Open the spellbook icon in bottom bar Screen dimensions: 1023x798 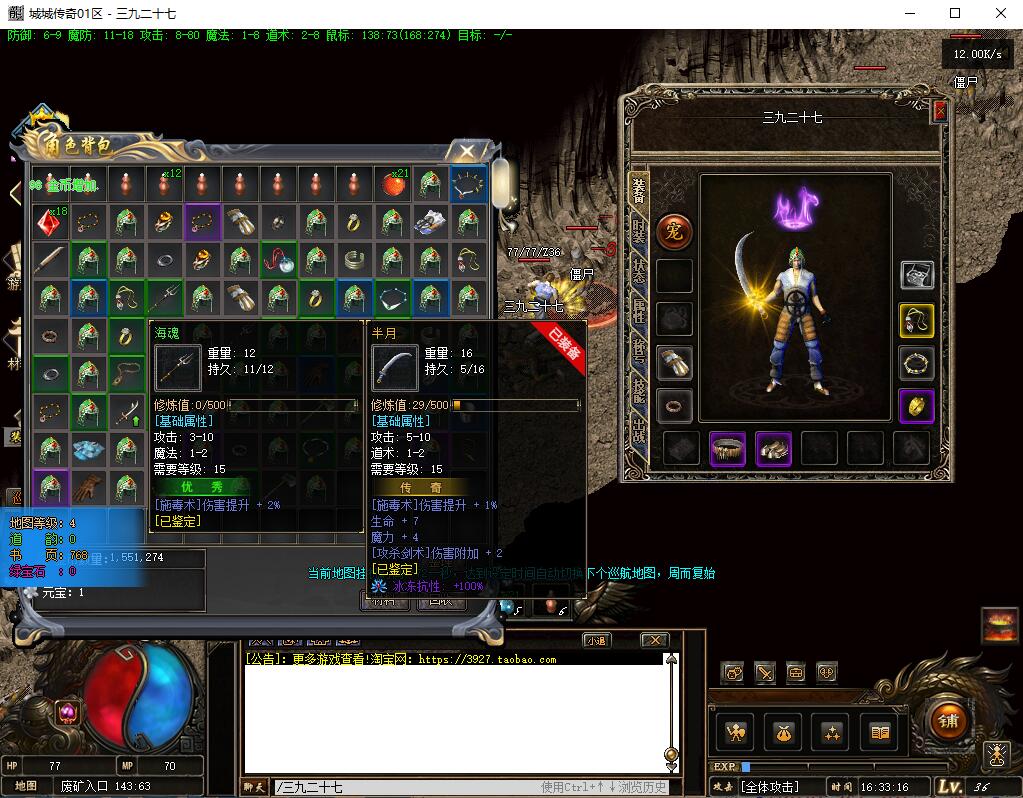tap(880, 733)
